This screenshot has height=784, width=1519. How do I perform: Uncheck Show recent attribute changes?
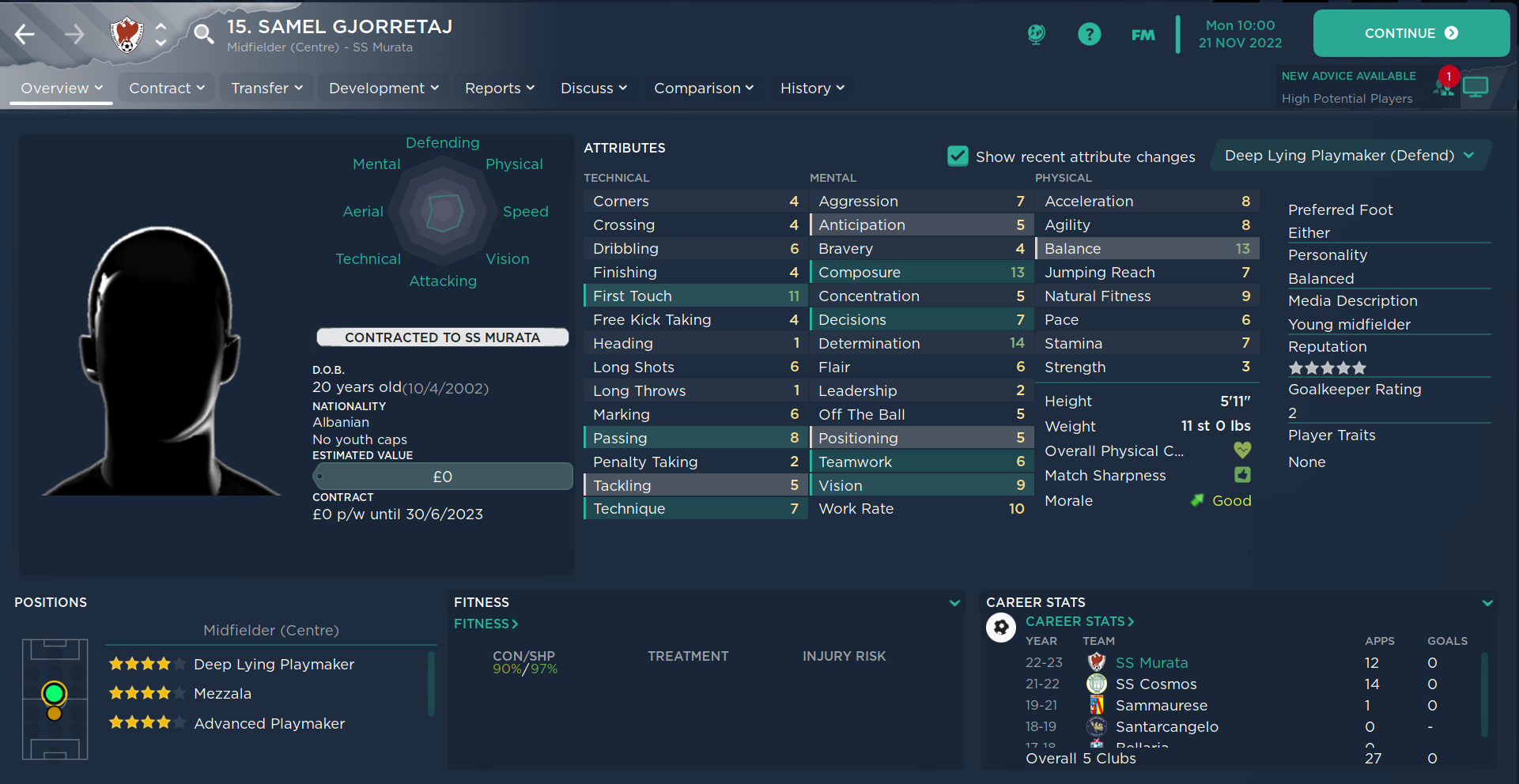coord(958,156)
